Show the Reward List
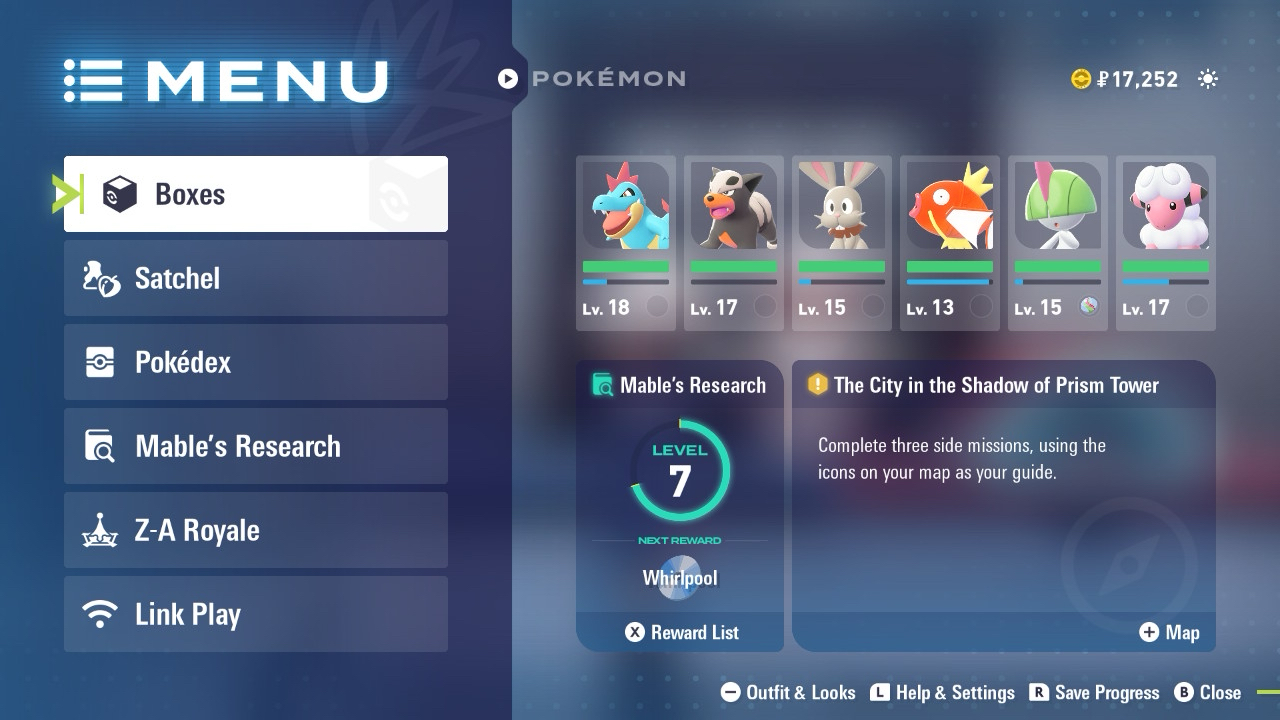This screenshot has height=720, width=1280. tap(682, 632)
